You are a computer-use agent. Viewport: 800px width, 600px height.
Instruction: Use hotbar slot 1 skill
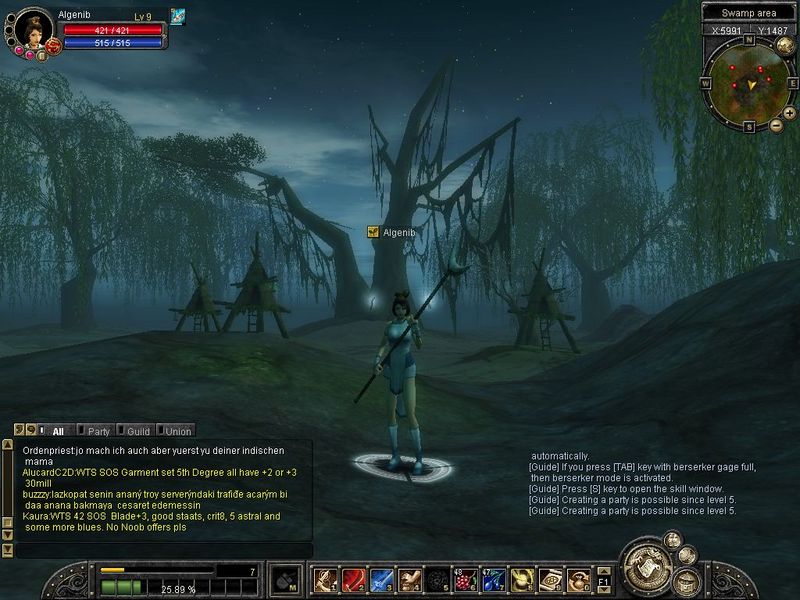[x=325, y=579]
